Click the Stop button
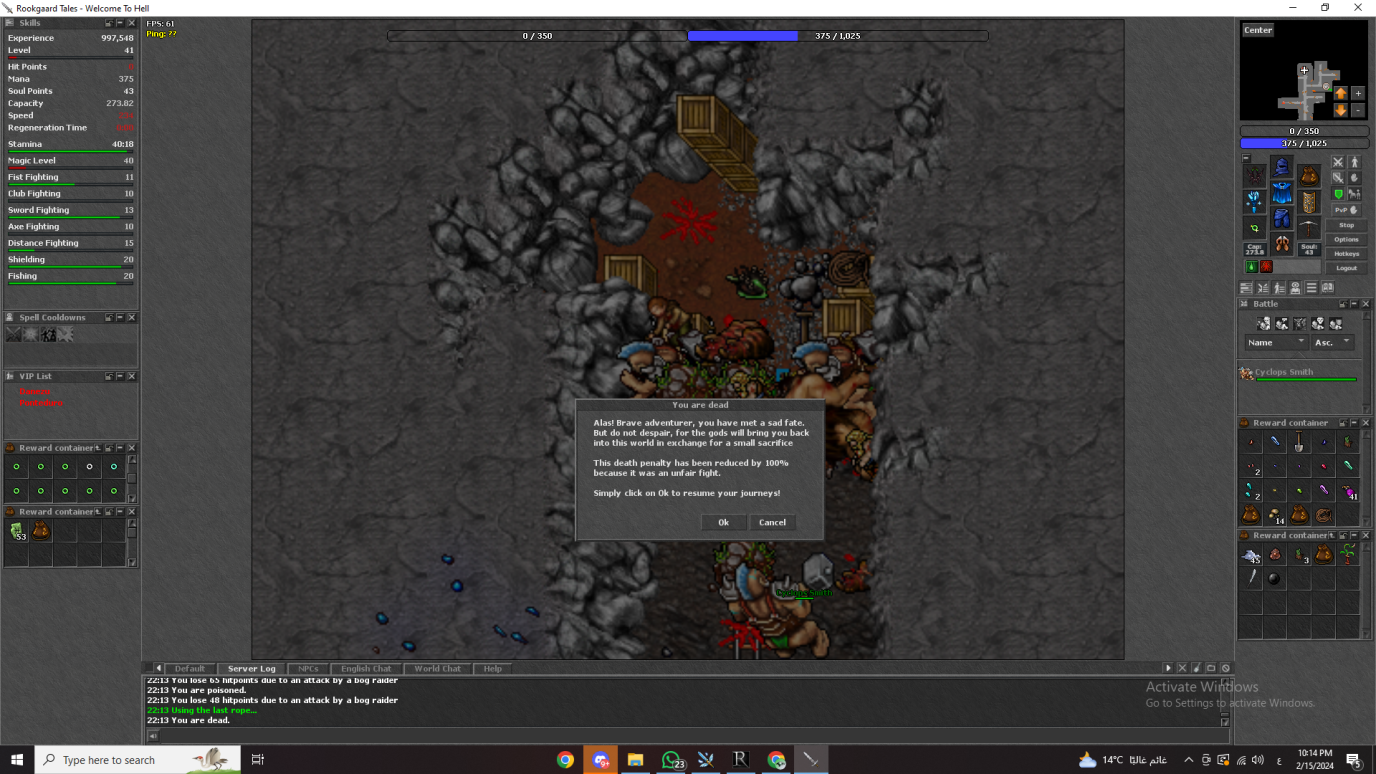 [1346, 225]
